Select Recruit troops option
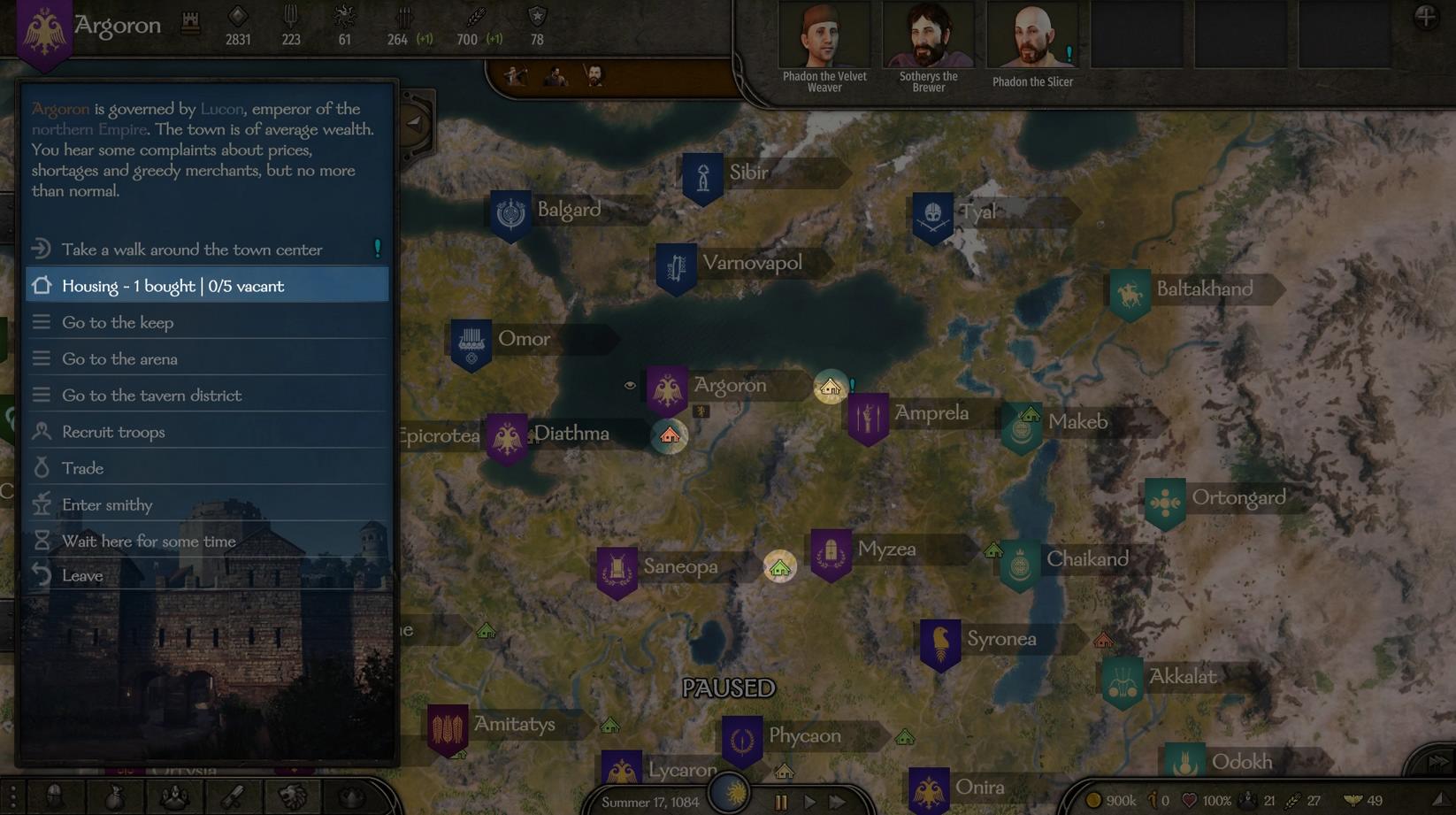This screenshot has height=815, width=1456. click(113, 432)
